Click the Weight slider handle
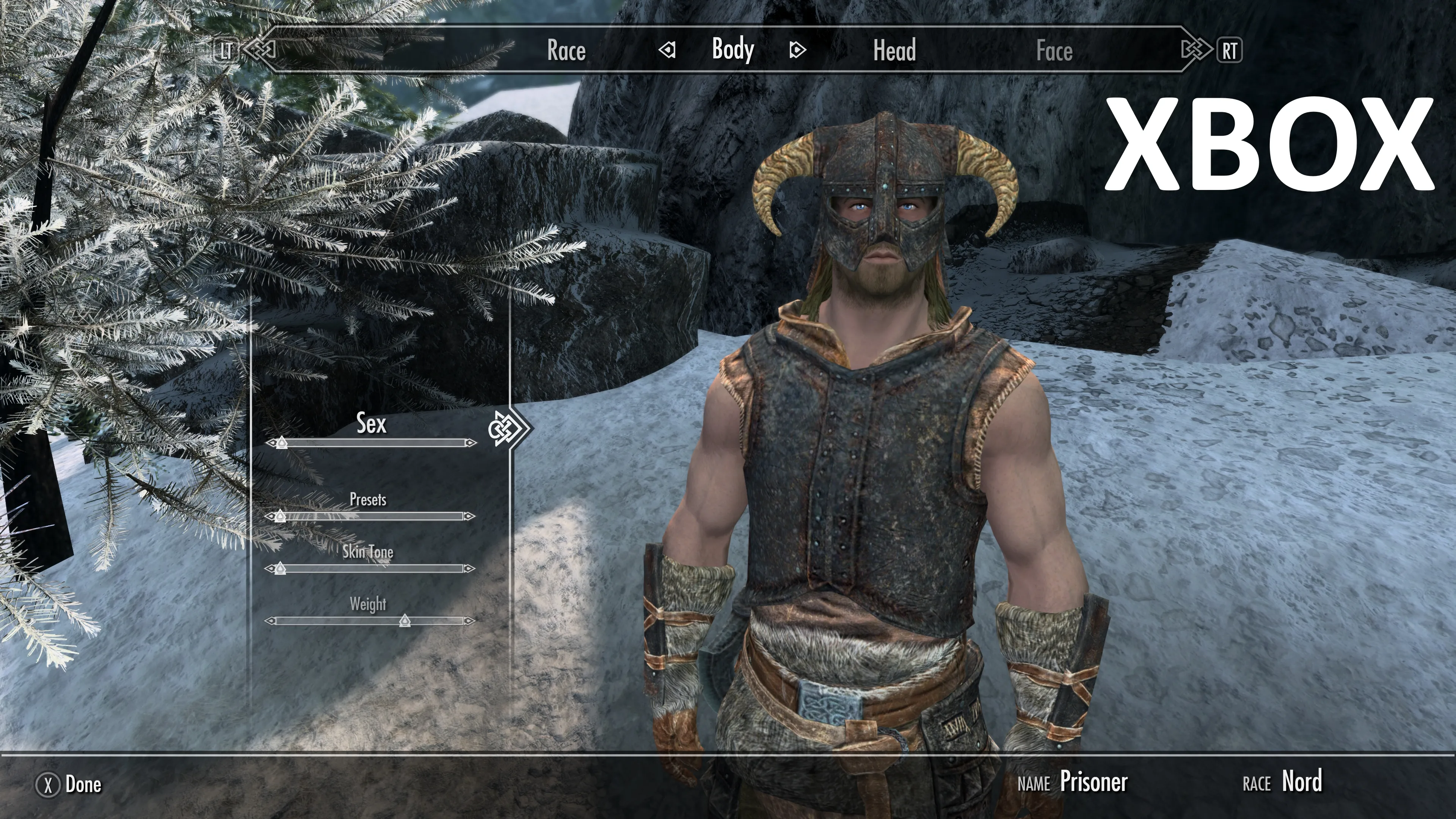The height and width of the screenshot is (819, 1456). [x=405, y=621]
